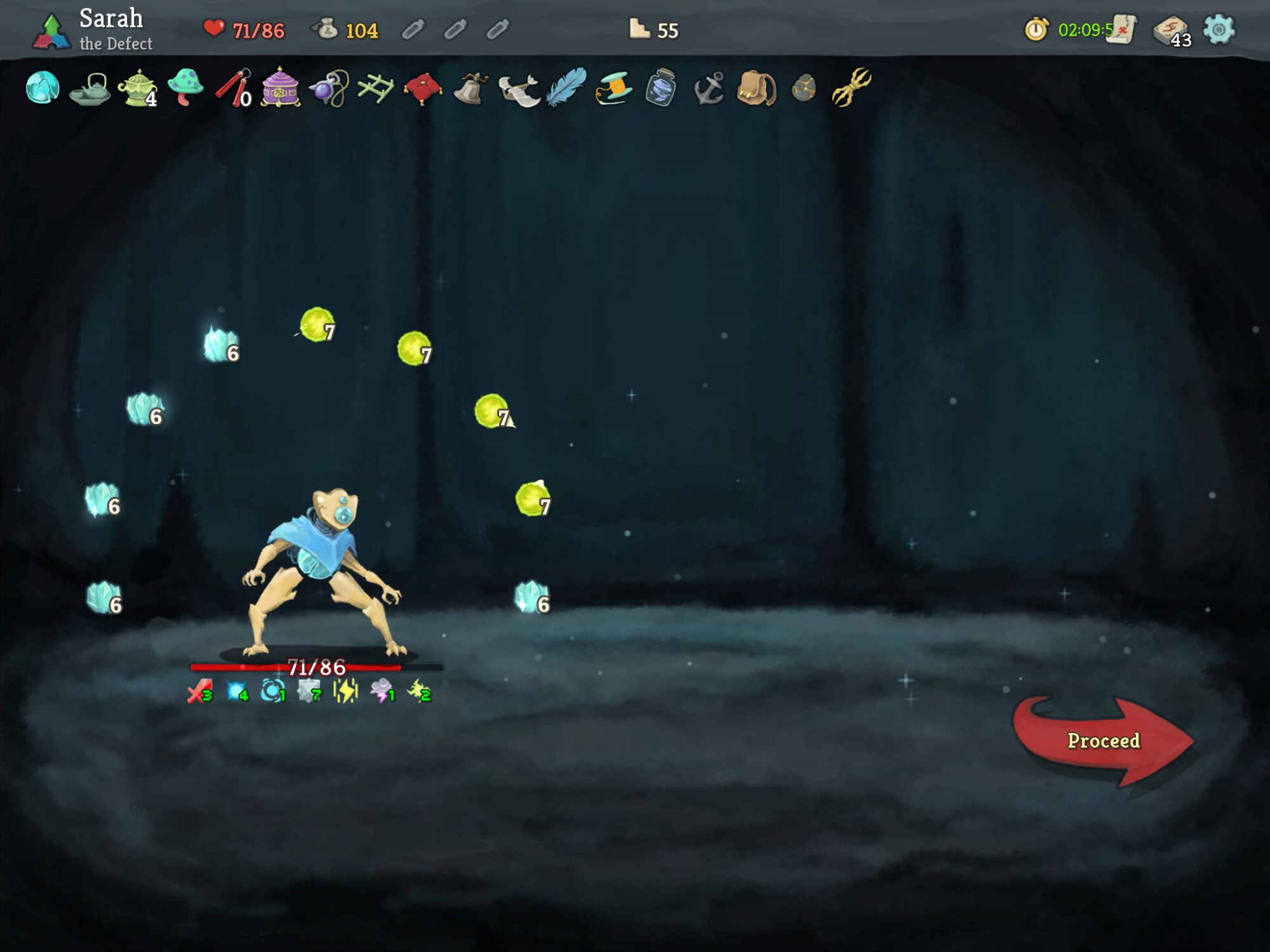Select the red Nunchaku relic
This screenshot has height=952, width=1270.
(232, 88)
